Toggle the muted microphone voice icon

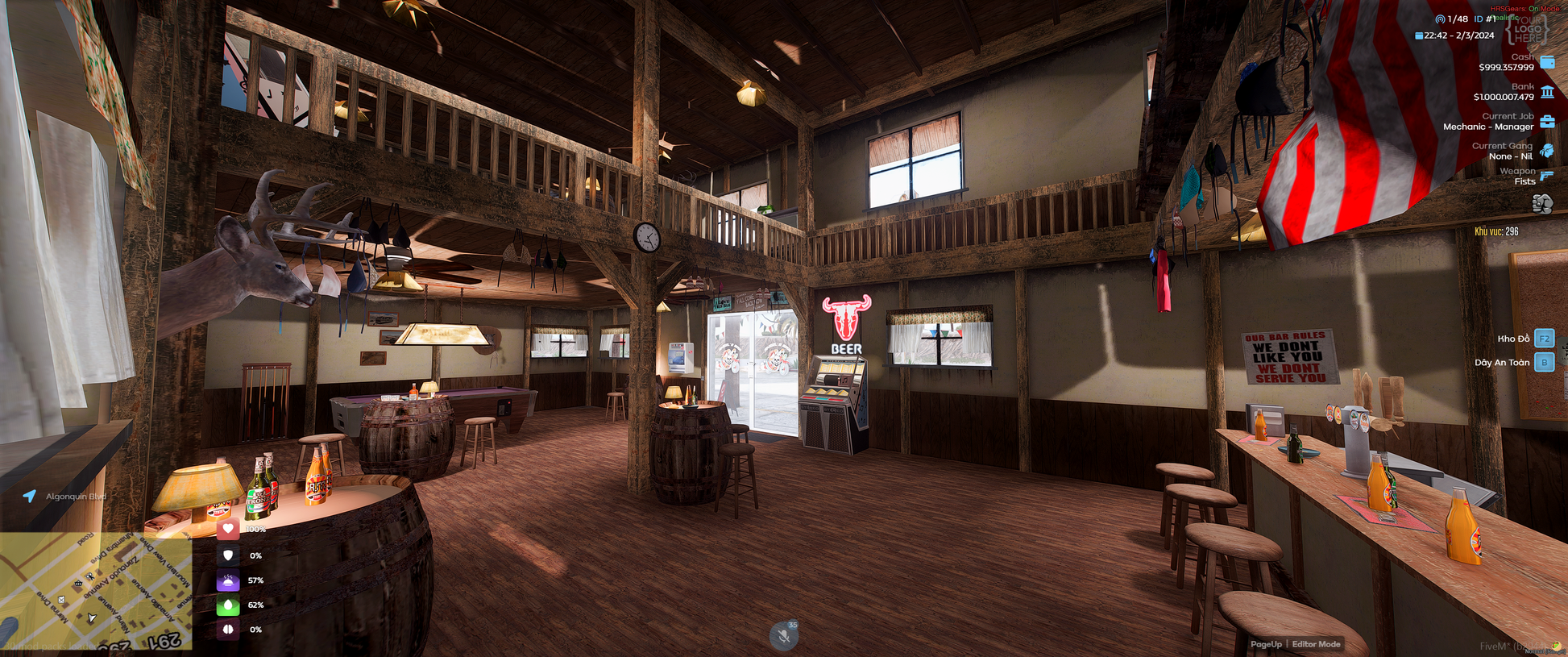(x=783, y=636)
